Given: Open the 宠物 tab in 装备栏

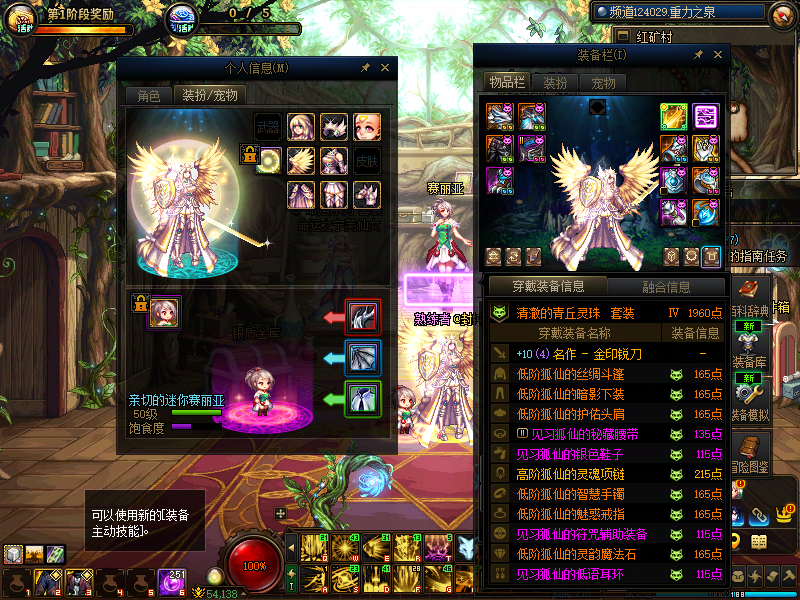Looking at the screenshot, I should tap(603, 82).
